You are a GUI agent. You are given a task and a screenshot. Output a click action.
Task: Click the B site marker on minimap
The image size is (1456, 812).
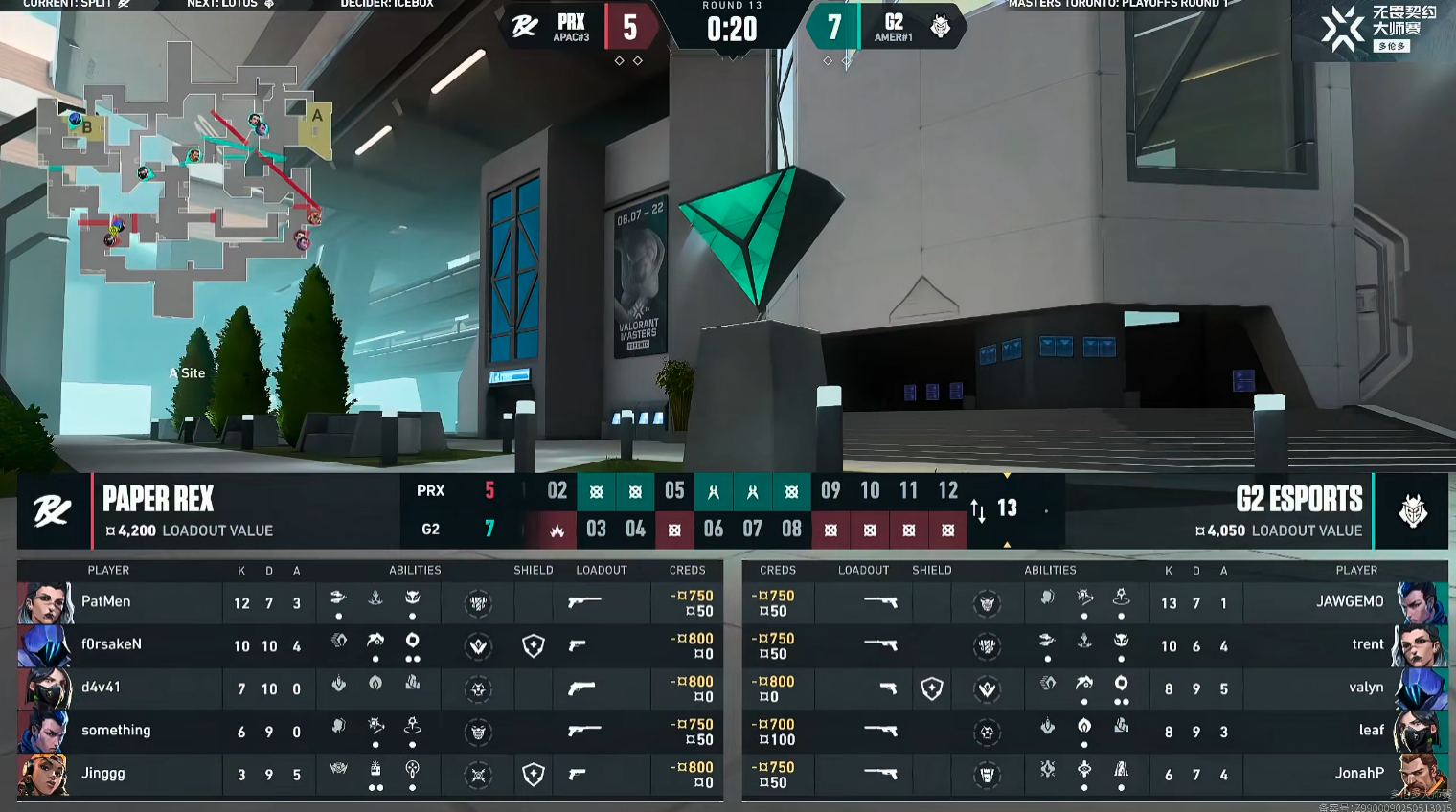(x=87, y=126)
